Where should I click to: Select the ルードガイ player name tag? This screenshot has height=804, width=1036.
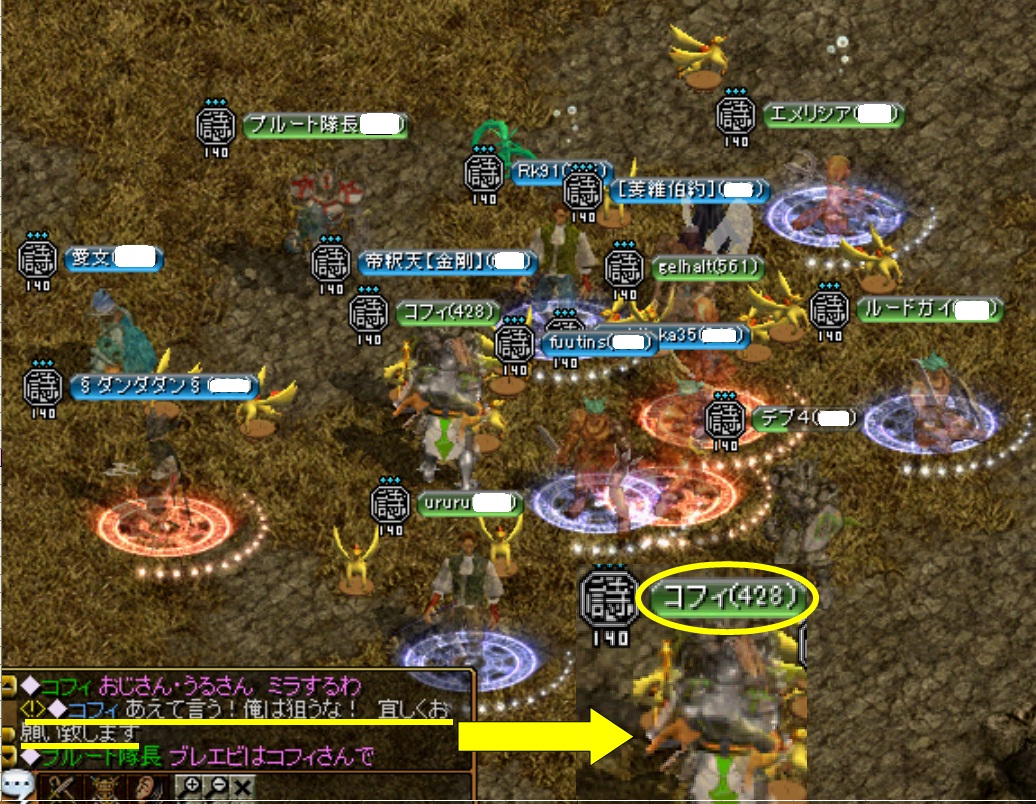929,309
